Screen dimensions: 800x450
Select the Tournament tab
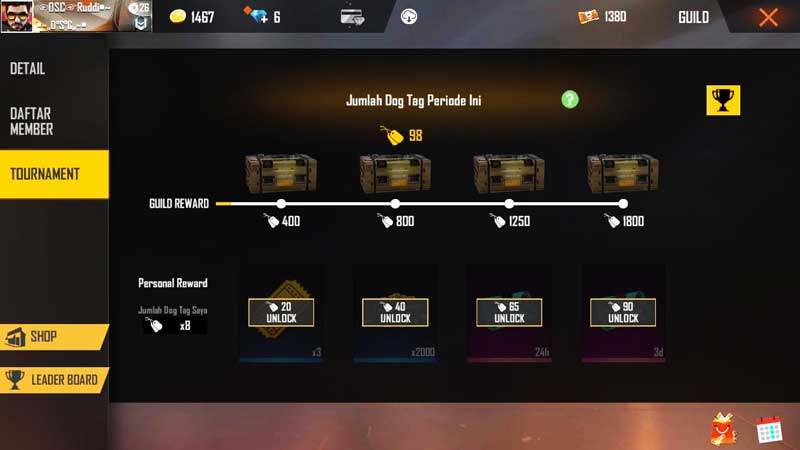coord(45,174)
